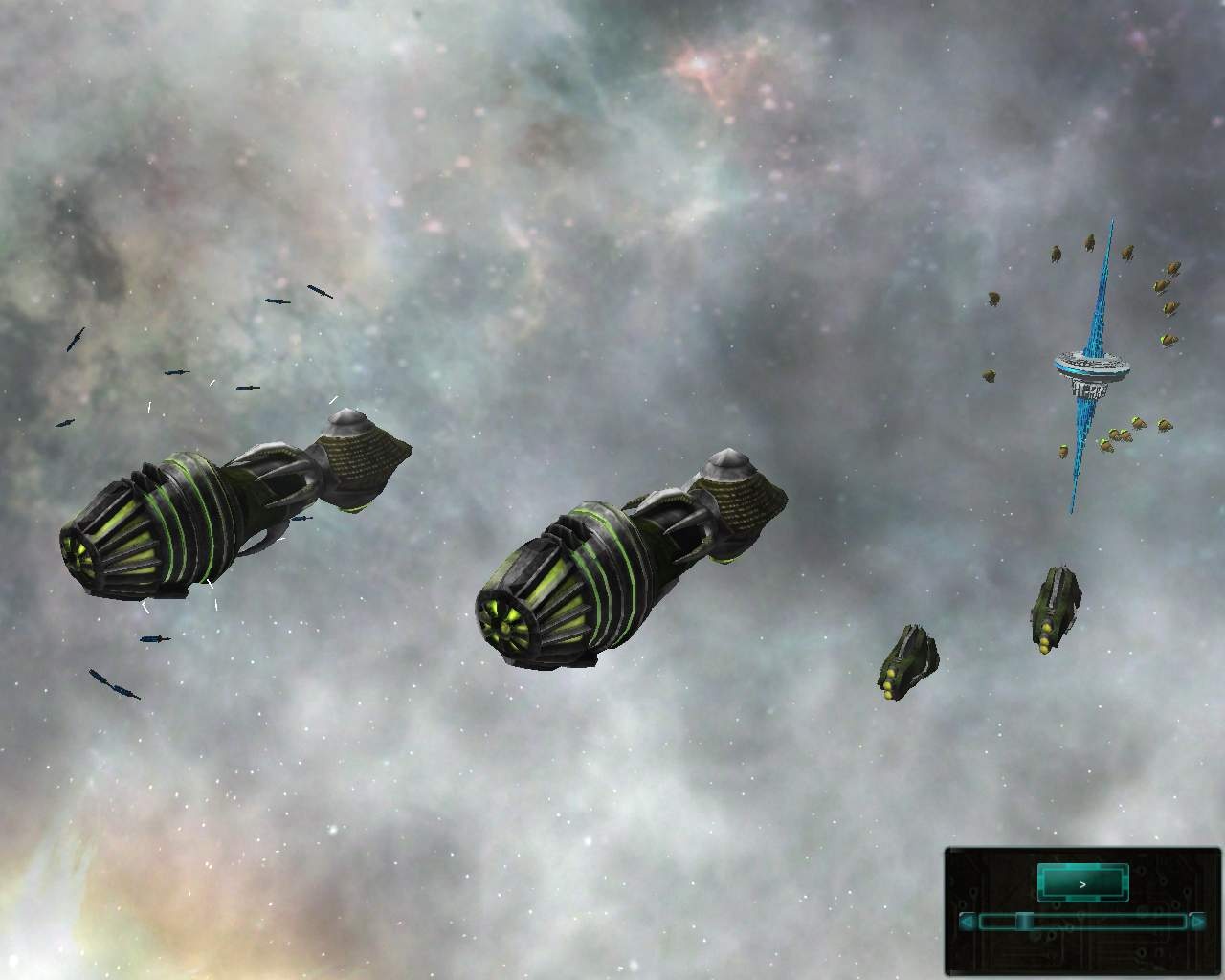Screen dimensions: 1225x980
Task: Click the blue space station with HERO markings
Action: [1091, 368]
